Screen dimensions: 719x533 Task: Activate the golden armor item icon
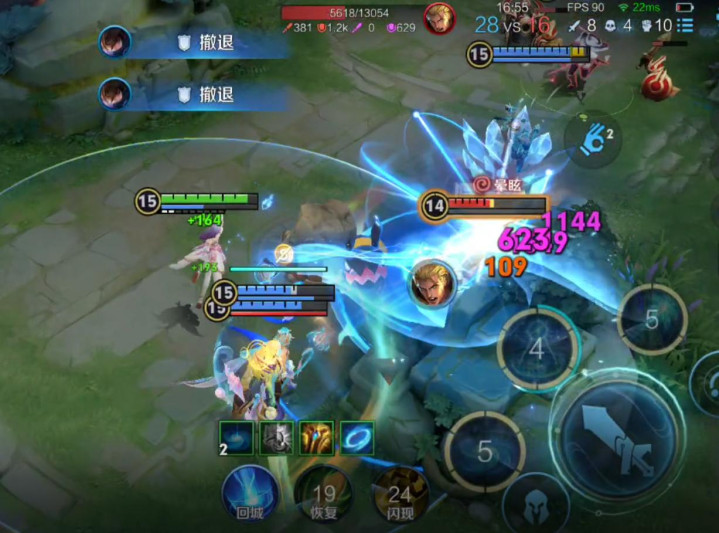[x=316, y=438]
